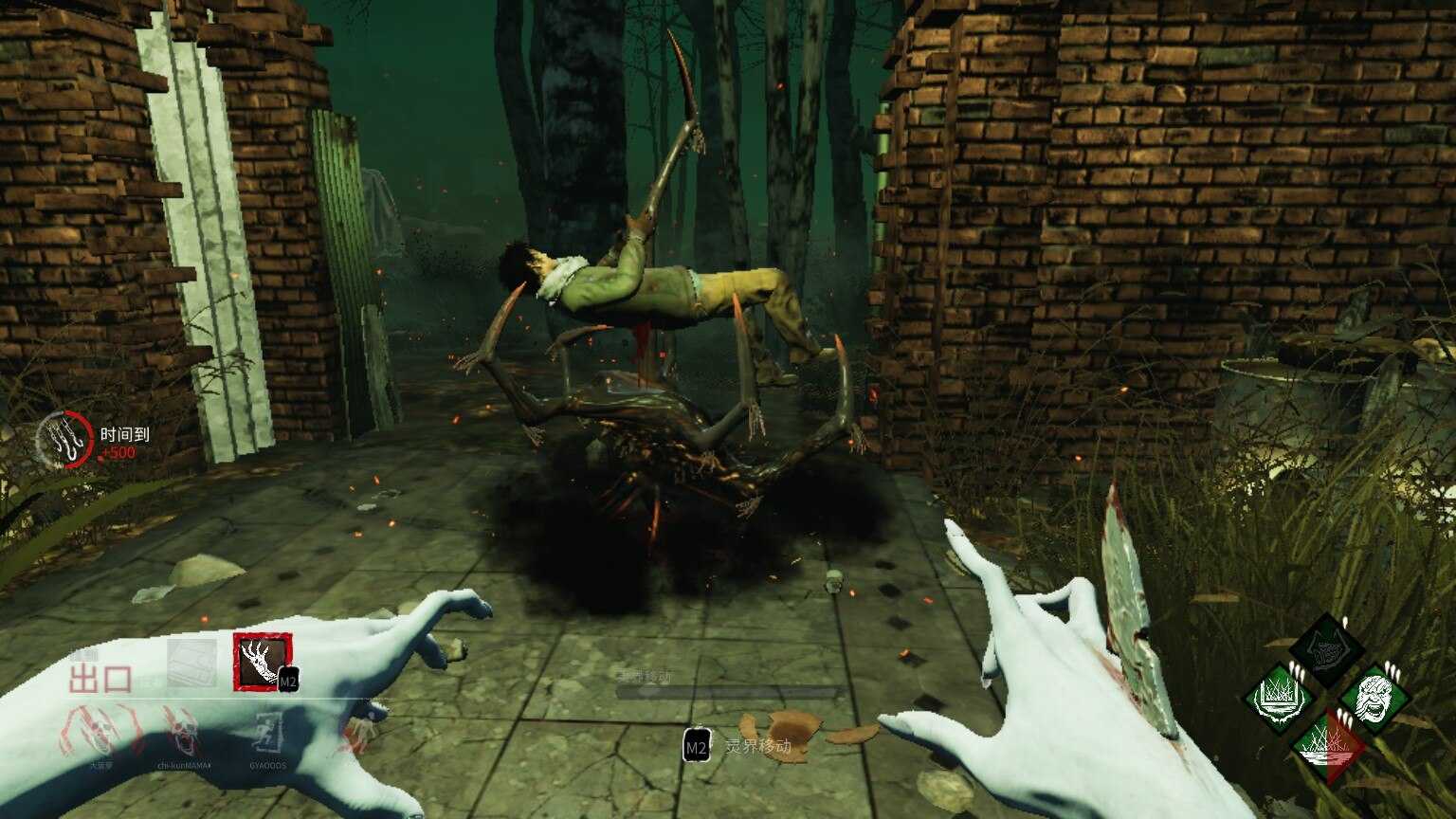
Task: Select the all-green thorn-crown perk diamond
Action: pyautogui.click(x=1282, y=700)
